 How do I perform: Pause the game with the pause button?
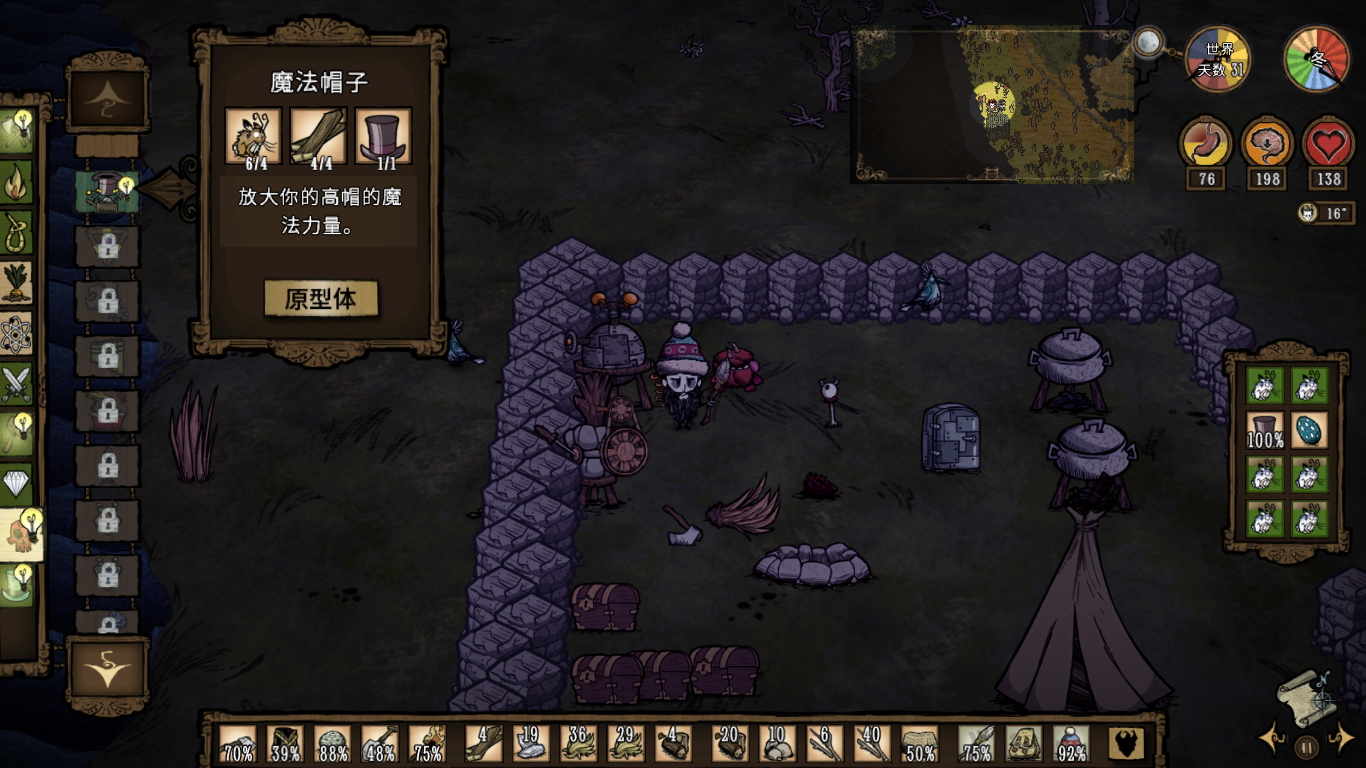[1306, 746]
